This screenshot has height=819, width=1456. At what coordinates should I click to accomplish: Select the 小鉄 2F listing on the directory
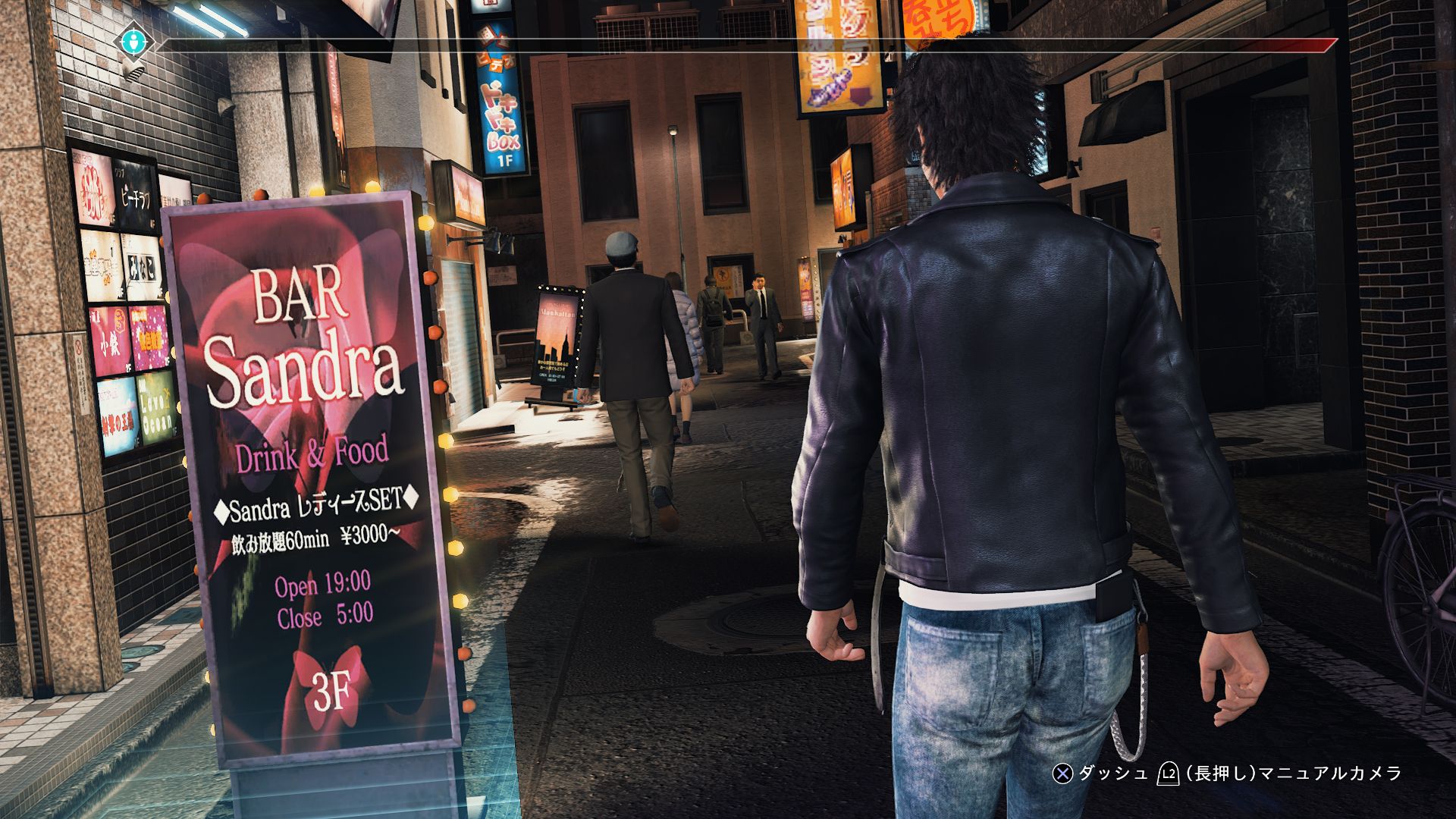(108, 339)
